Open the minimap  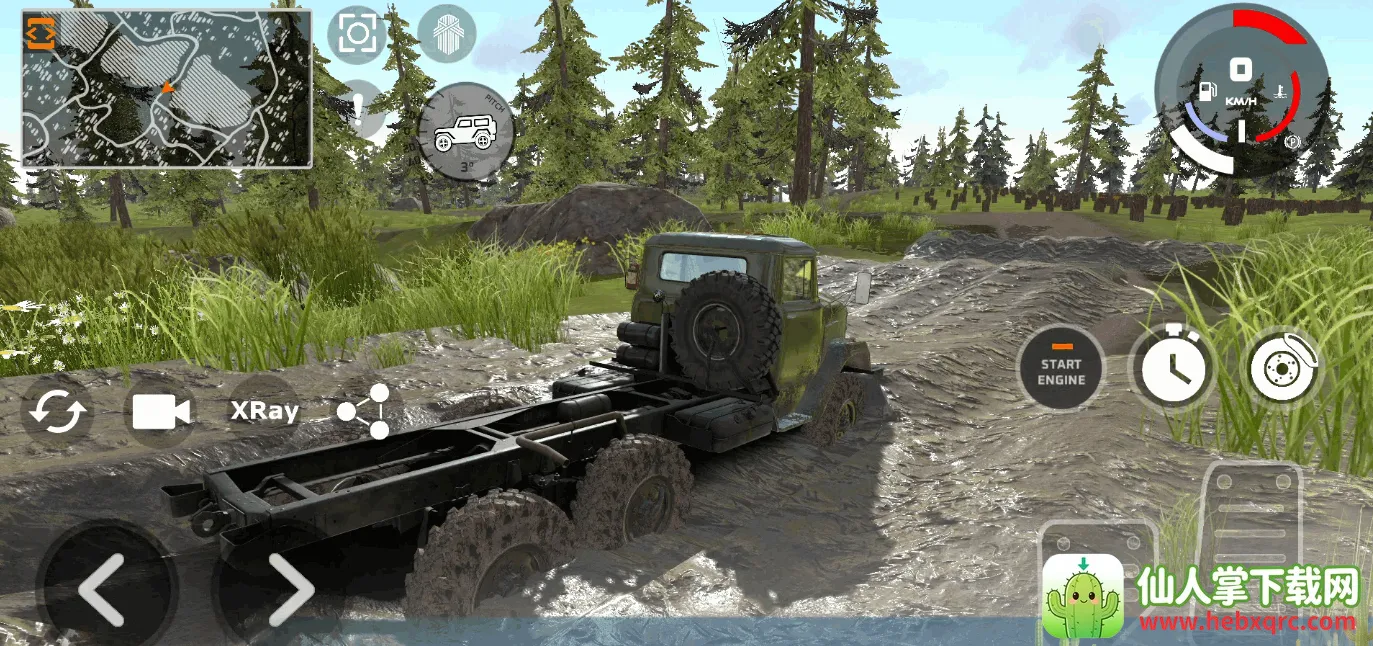pos(167,90)
